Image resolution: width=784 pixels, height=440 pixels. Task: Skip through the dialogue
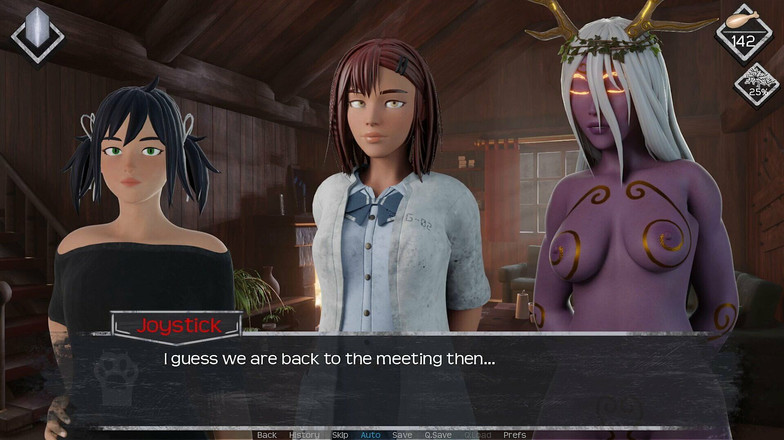[x=340, y=435]
